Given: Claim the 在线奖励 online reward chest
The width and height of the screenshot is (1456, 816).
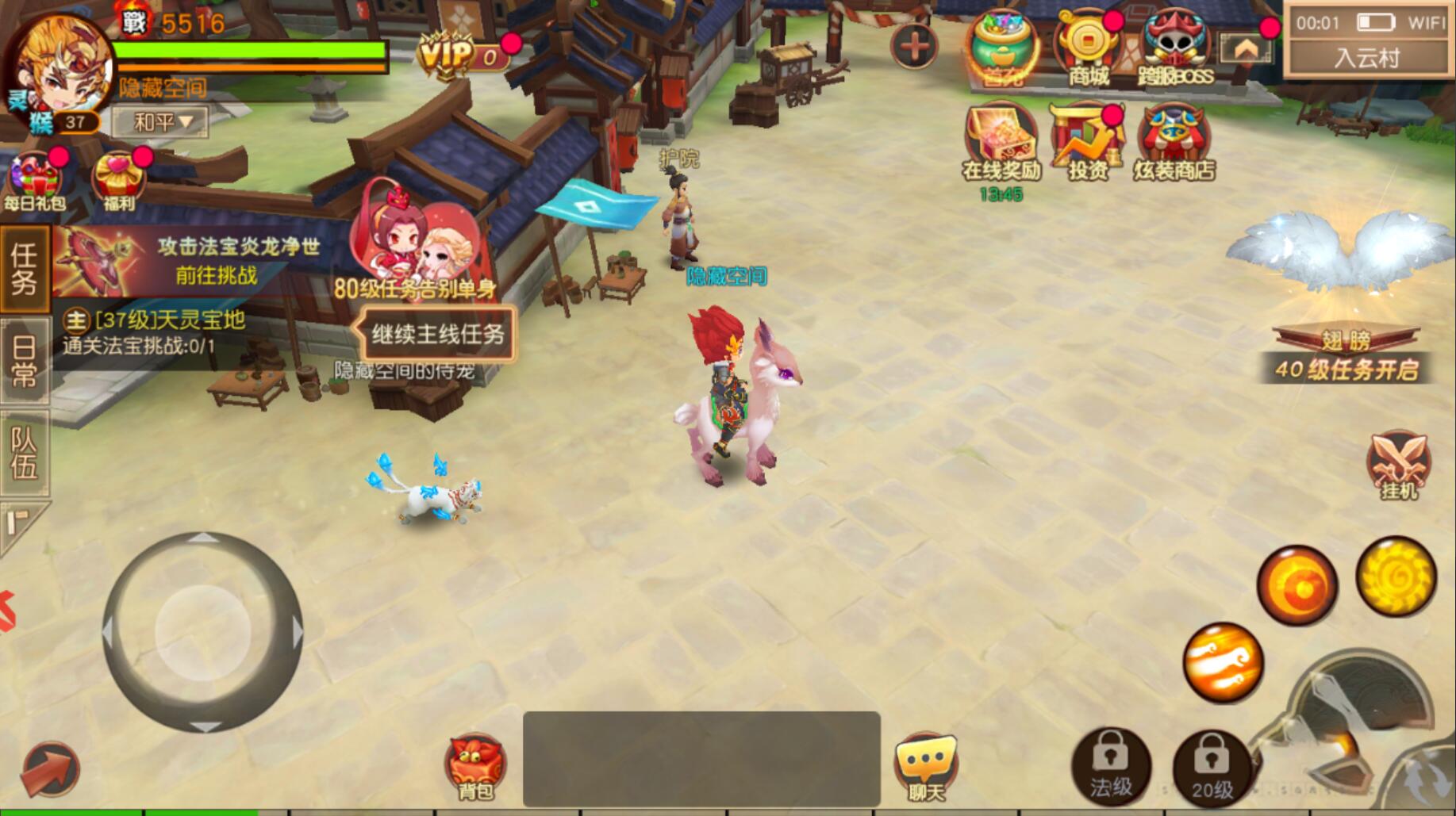Looking at the screenshot, I should [x=1001, y=143].
